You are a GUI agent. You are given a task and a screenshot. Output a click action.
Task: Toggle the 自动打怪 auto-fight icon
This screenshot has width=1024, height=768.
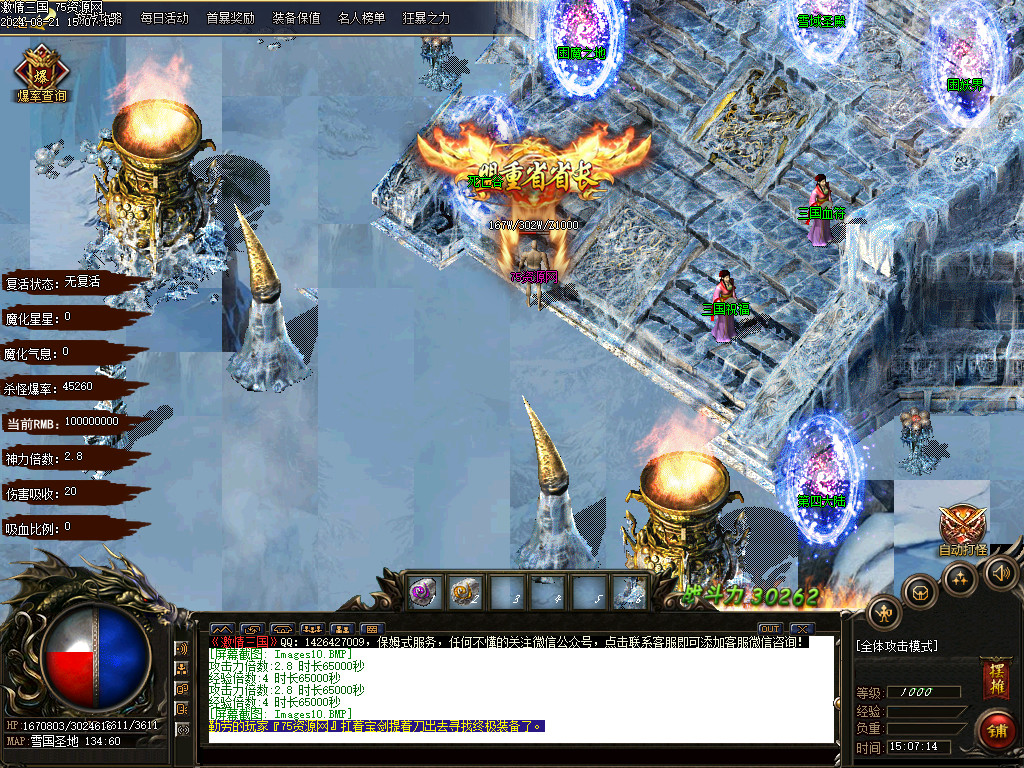962,528
